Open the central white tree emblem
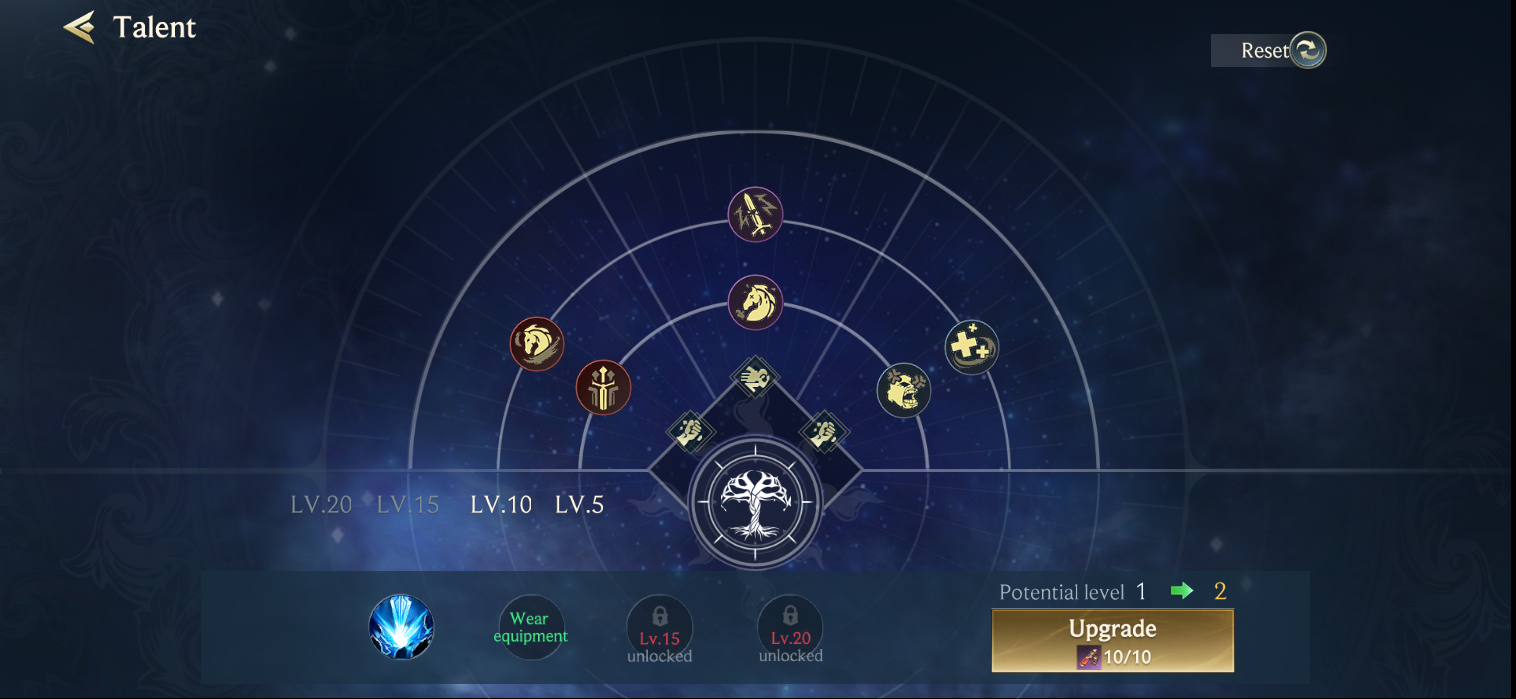Viewport: 1516px width, 699px height. pyautogui.click(x=755, y=501)
